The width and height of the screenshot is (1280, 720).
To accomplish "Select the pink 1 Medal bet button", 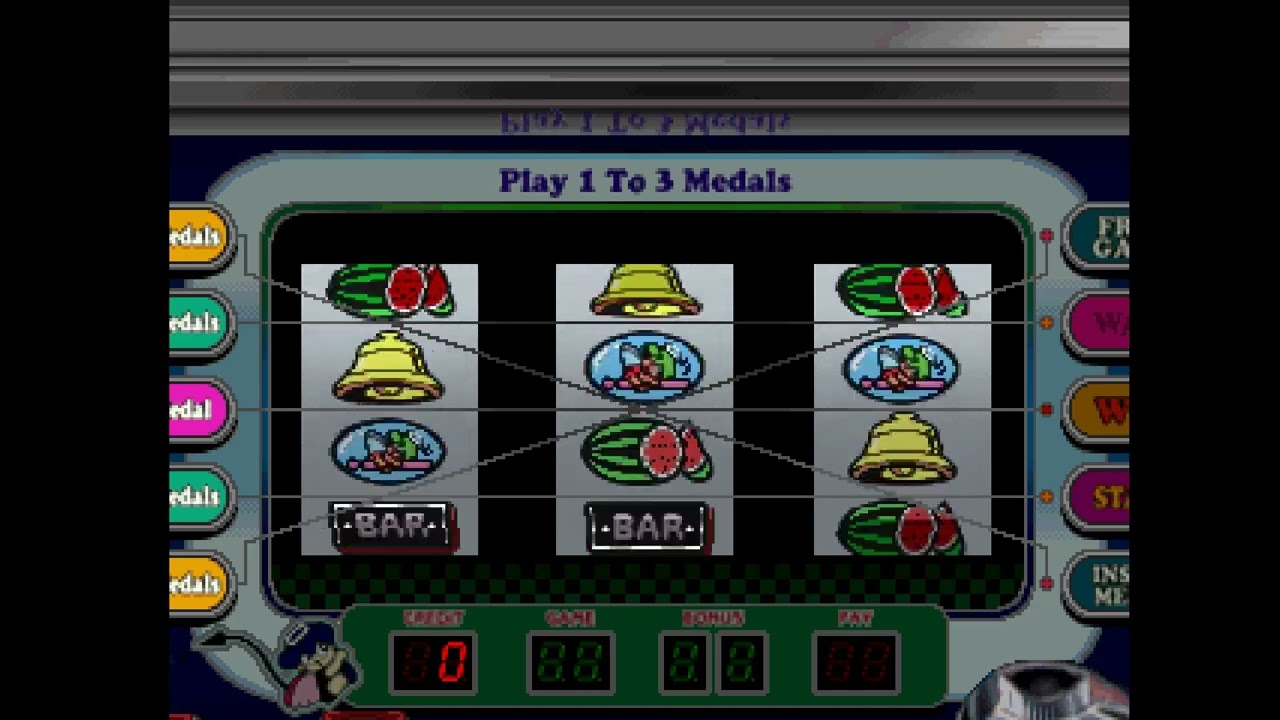I will click(x=195, y=409).
